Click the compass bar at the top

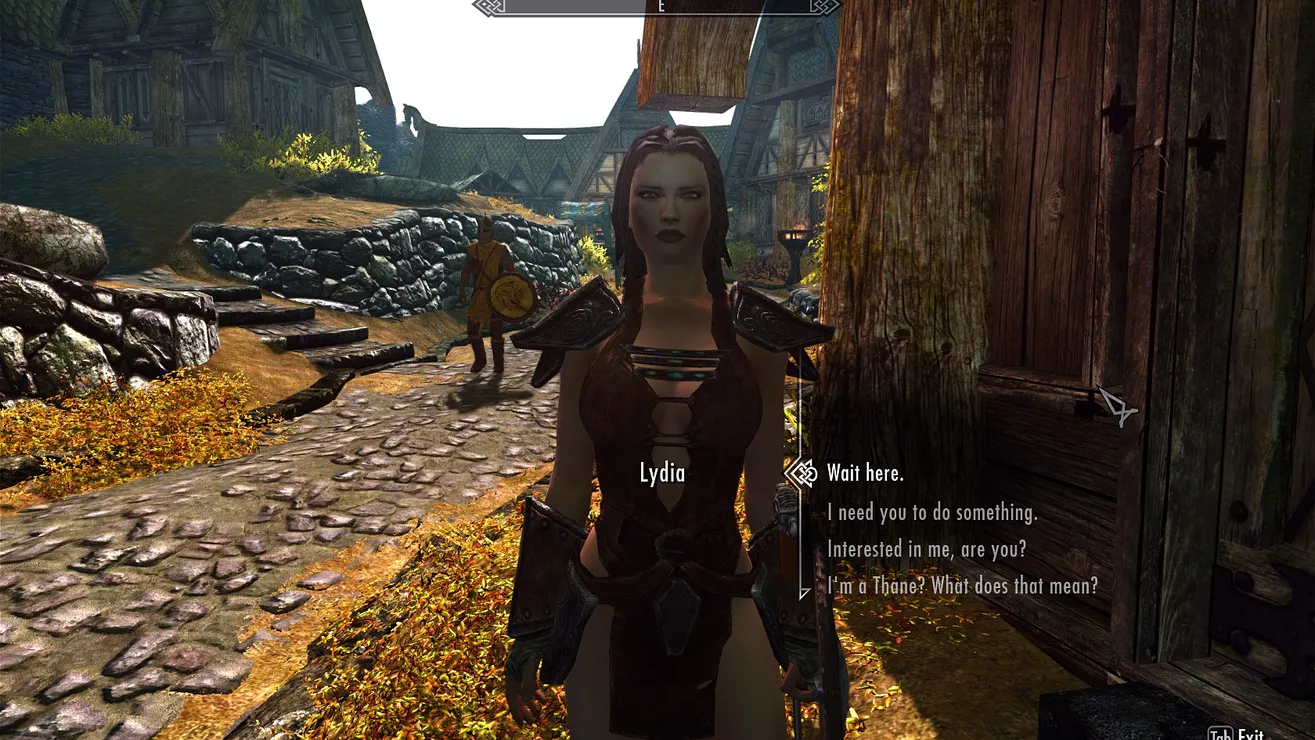[655, 7]
